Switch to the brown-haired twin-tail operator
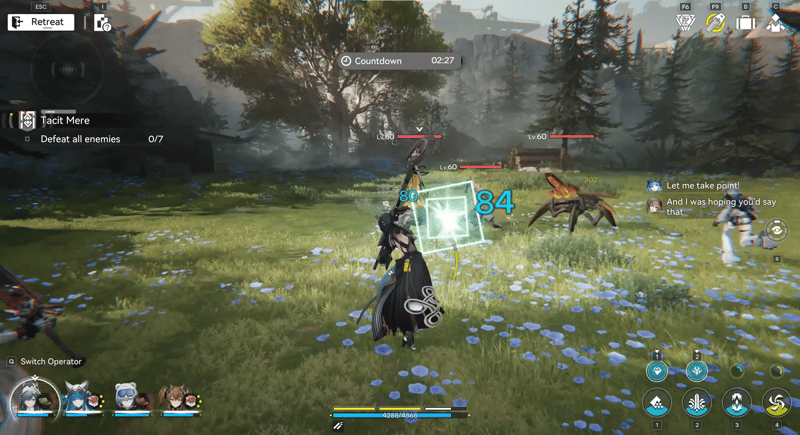 click(172, 398)
